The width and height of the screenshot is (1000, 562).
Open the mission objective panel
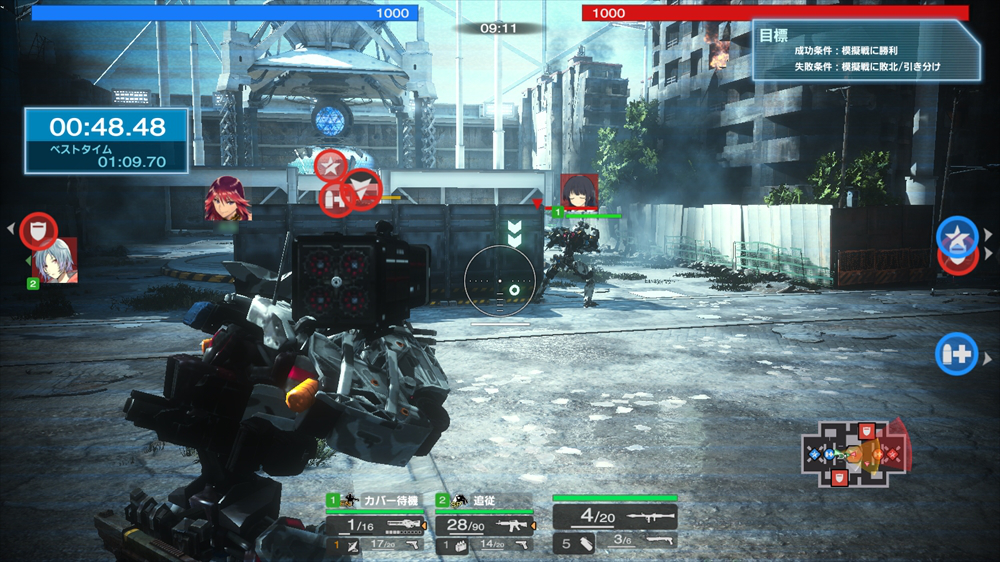(861, 50)
